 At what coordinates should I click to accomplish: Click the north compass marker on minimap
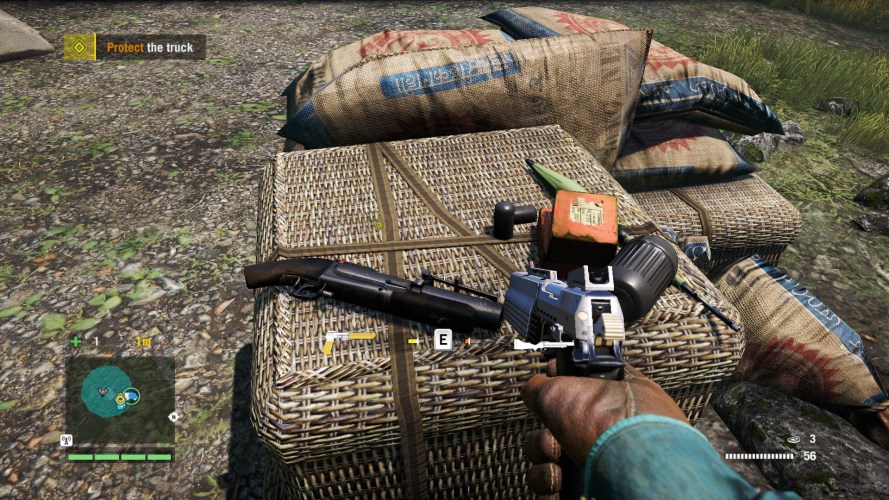[x=174, y=416]
